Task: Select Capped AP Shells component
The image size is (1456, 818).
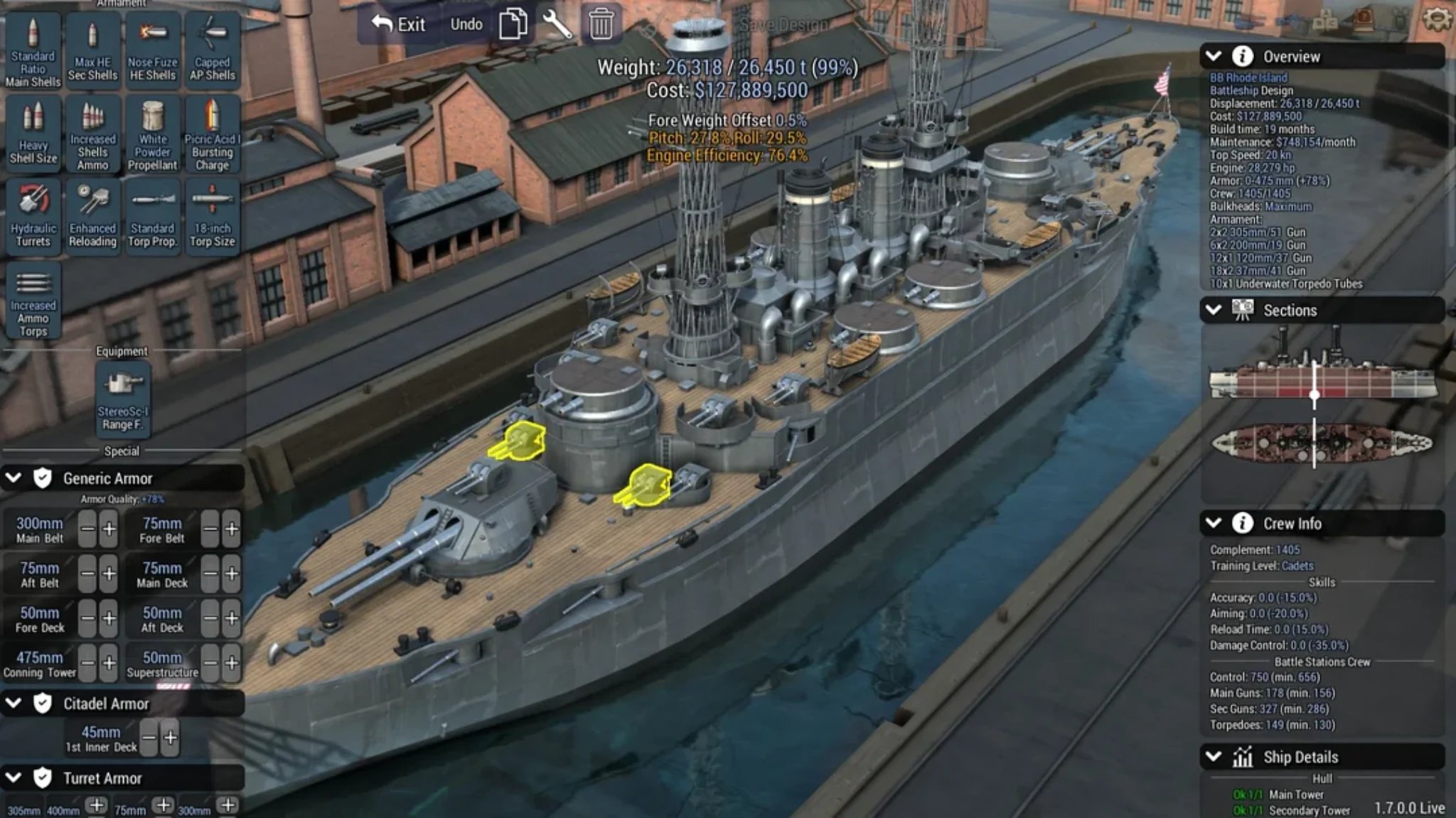Action: [x=212, y=50]
